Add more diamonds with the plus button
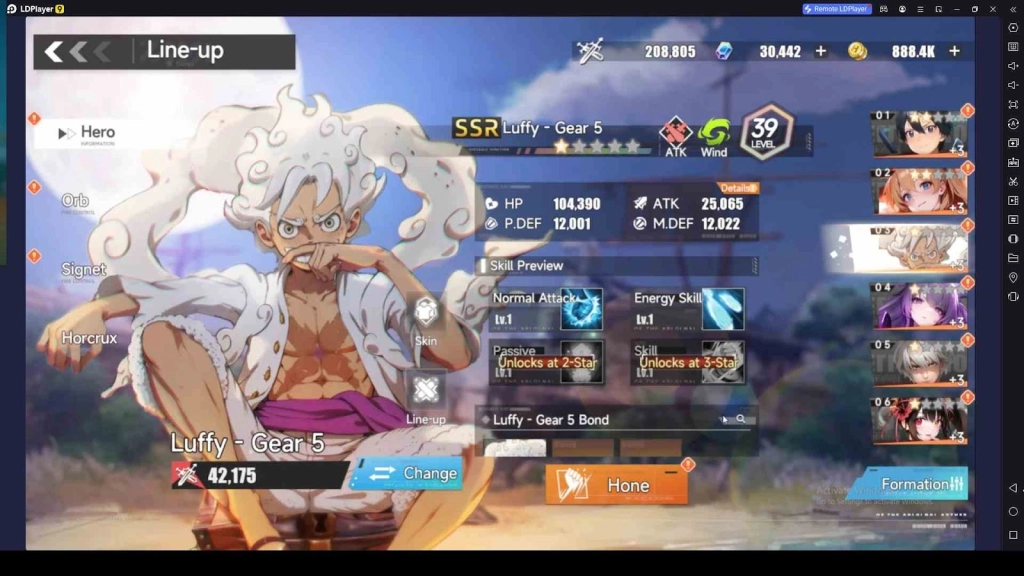Screen dimensions: 1024x576 821,51
